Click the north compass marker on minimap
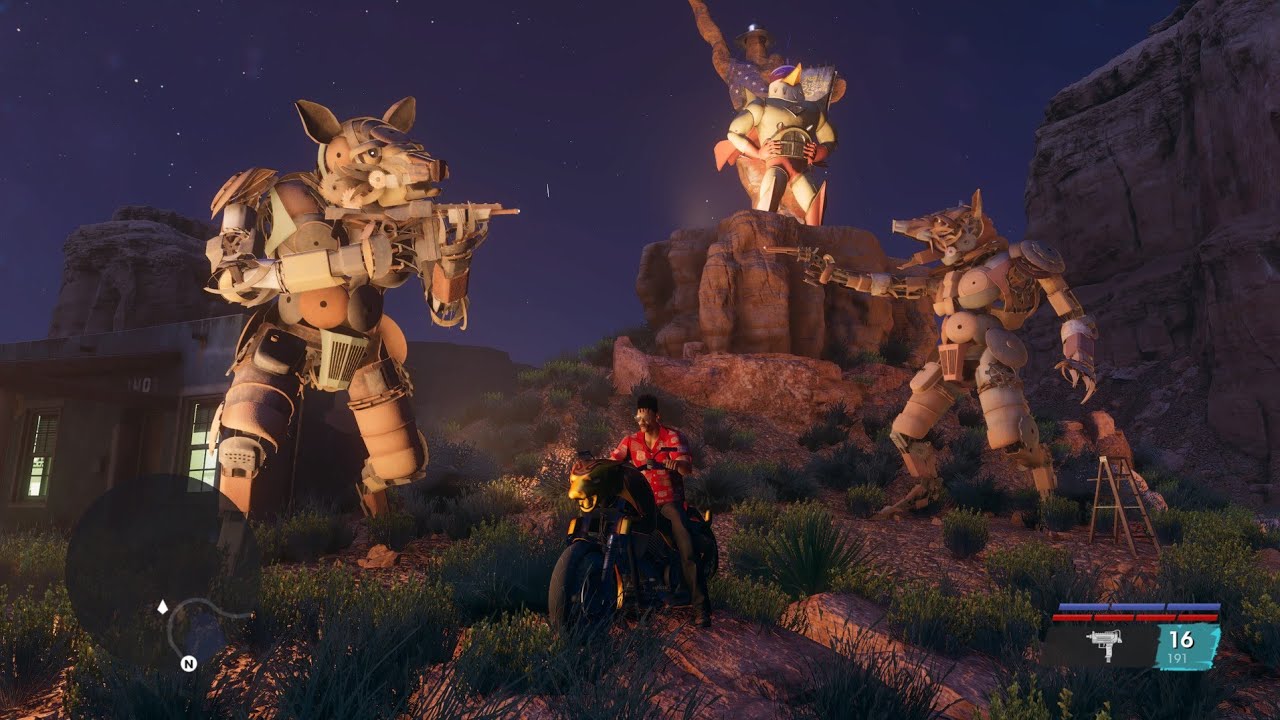Viewport: 1280px width, 720px height. coord(188,663)
